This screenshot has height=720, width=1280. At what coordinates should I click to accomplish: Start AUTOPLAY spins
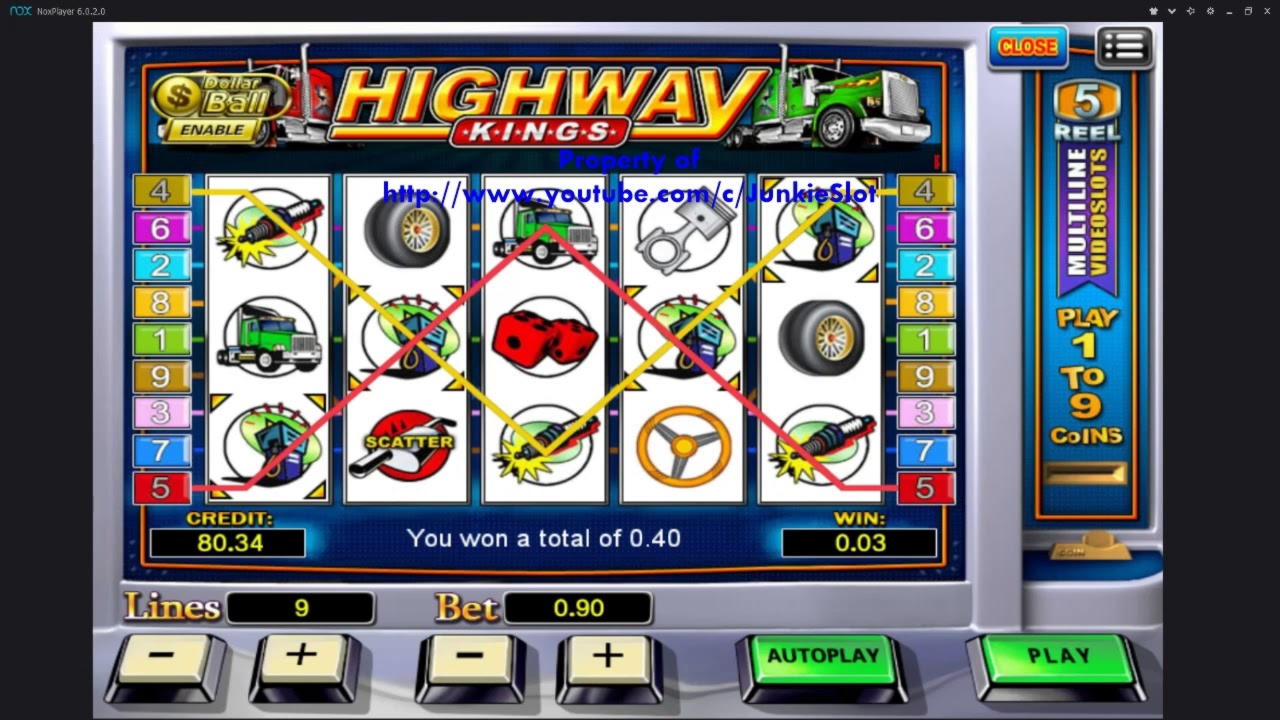[x=822, y=657]
